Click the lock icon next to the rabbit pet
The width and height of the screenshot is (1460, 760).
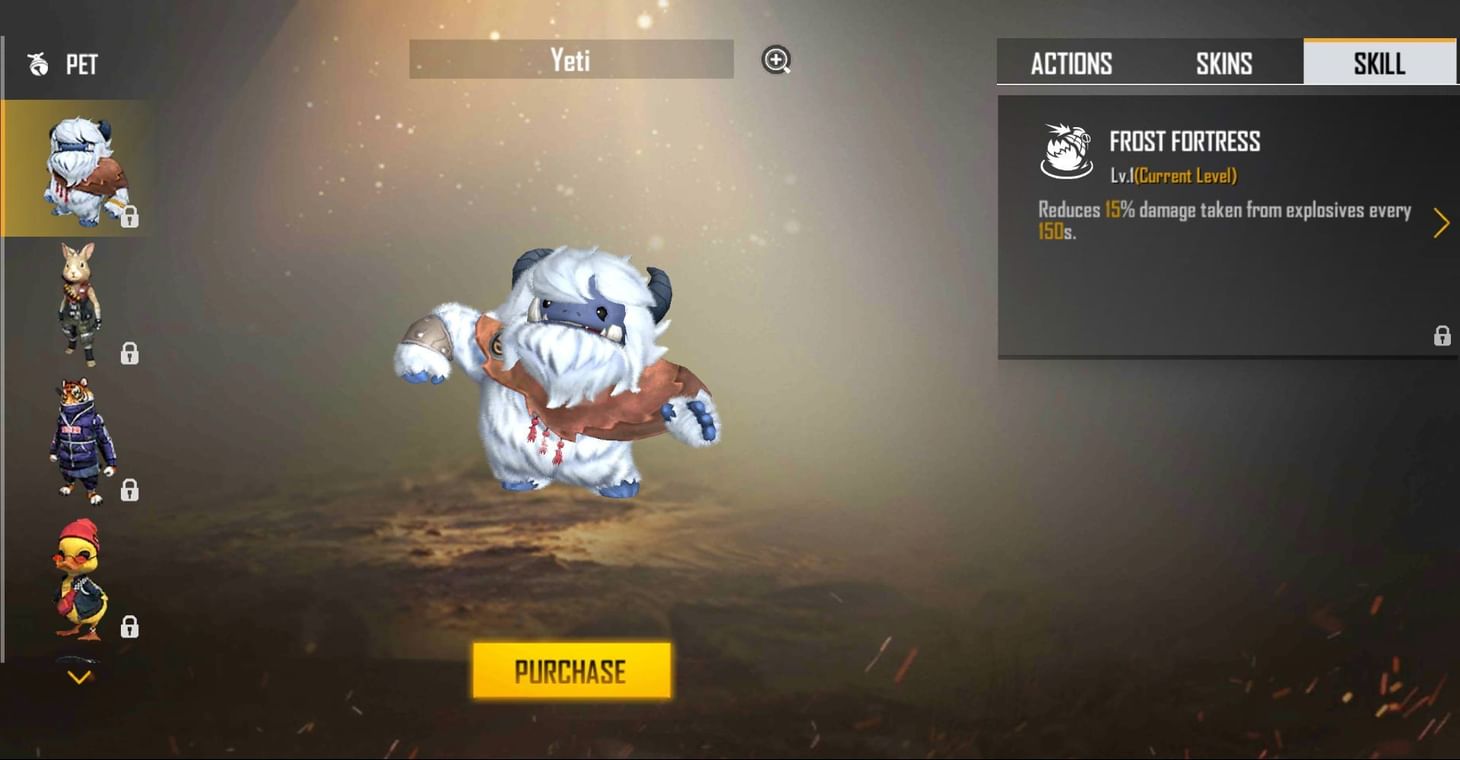tap(128, 354)
